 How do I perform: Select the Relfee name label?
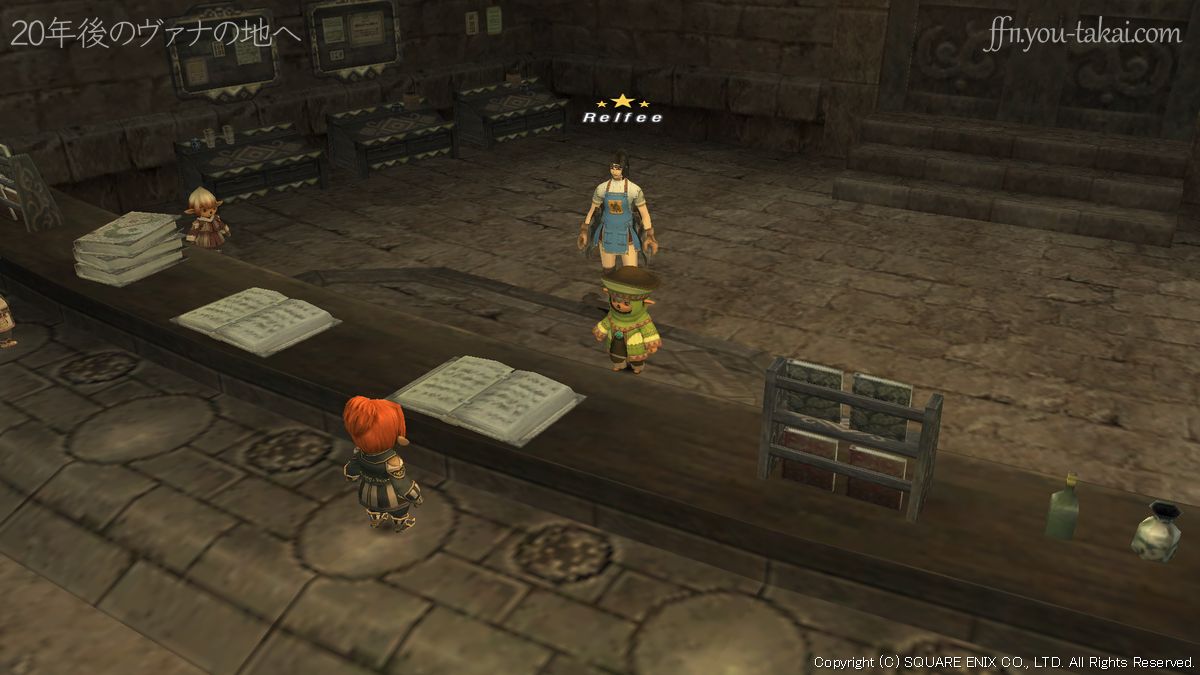tap(622, 117)
